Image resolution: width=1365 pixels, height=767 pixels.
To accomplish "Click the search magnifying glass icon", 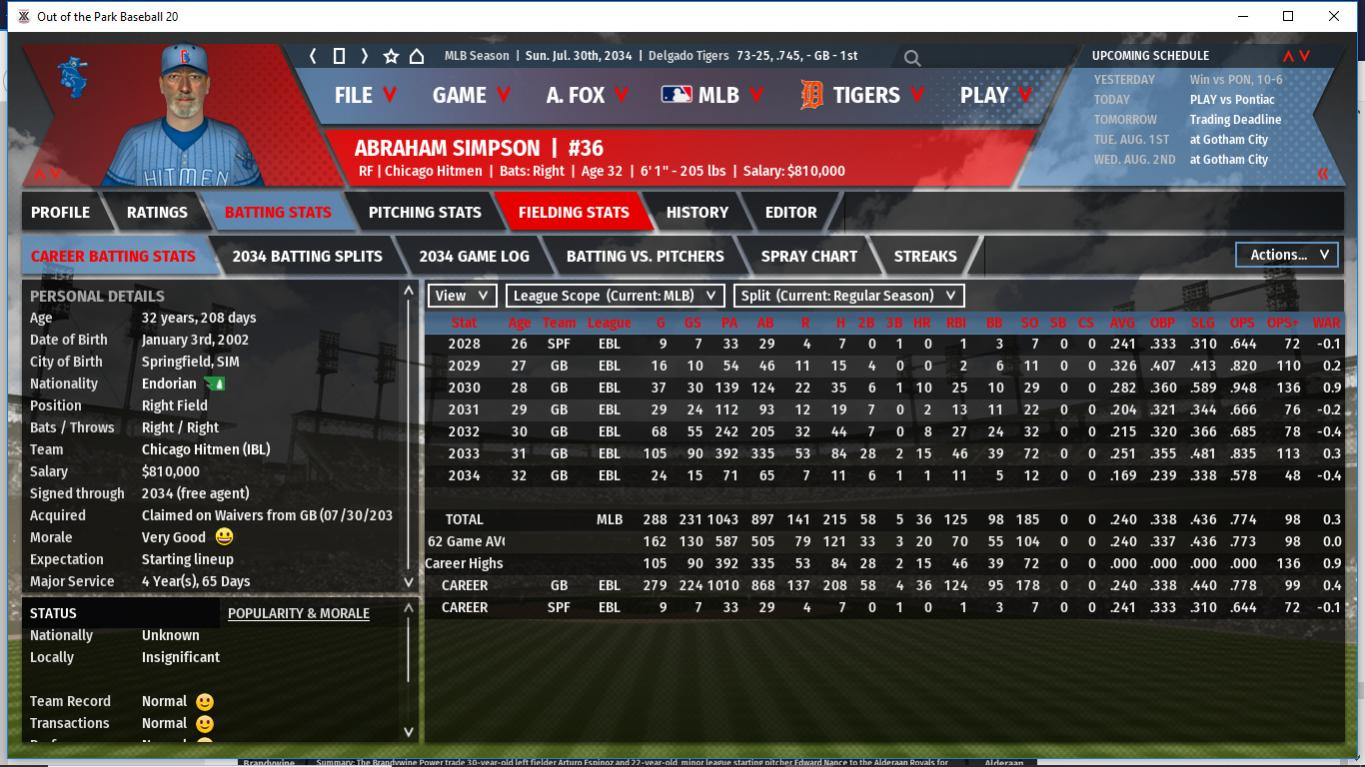I will click(912, 58).
